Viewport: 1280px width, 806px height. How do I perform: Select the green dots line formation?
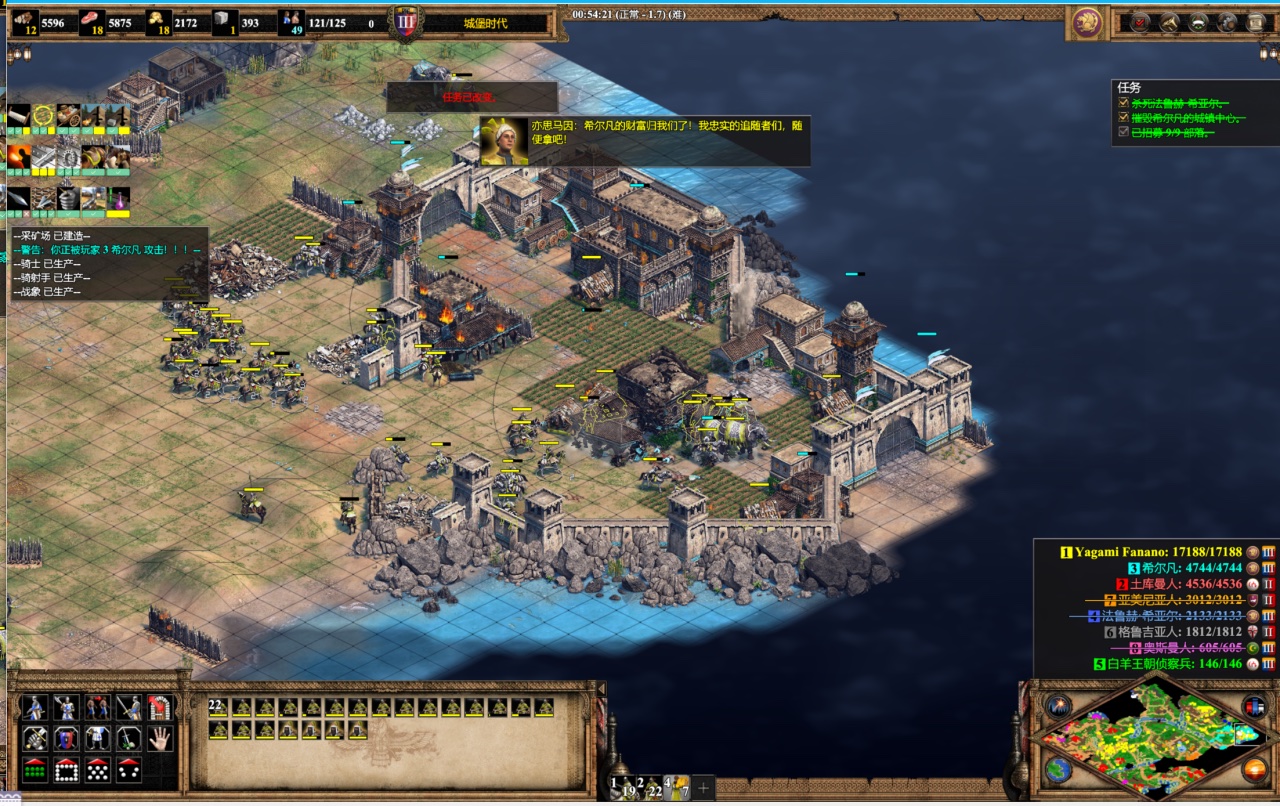[x=34, y=770]
